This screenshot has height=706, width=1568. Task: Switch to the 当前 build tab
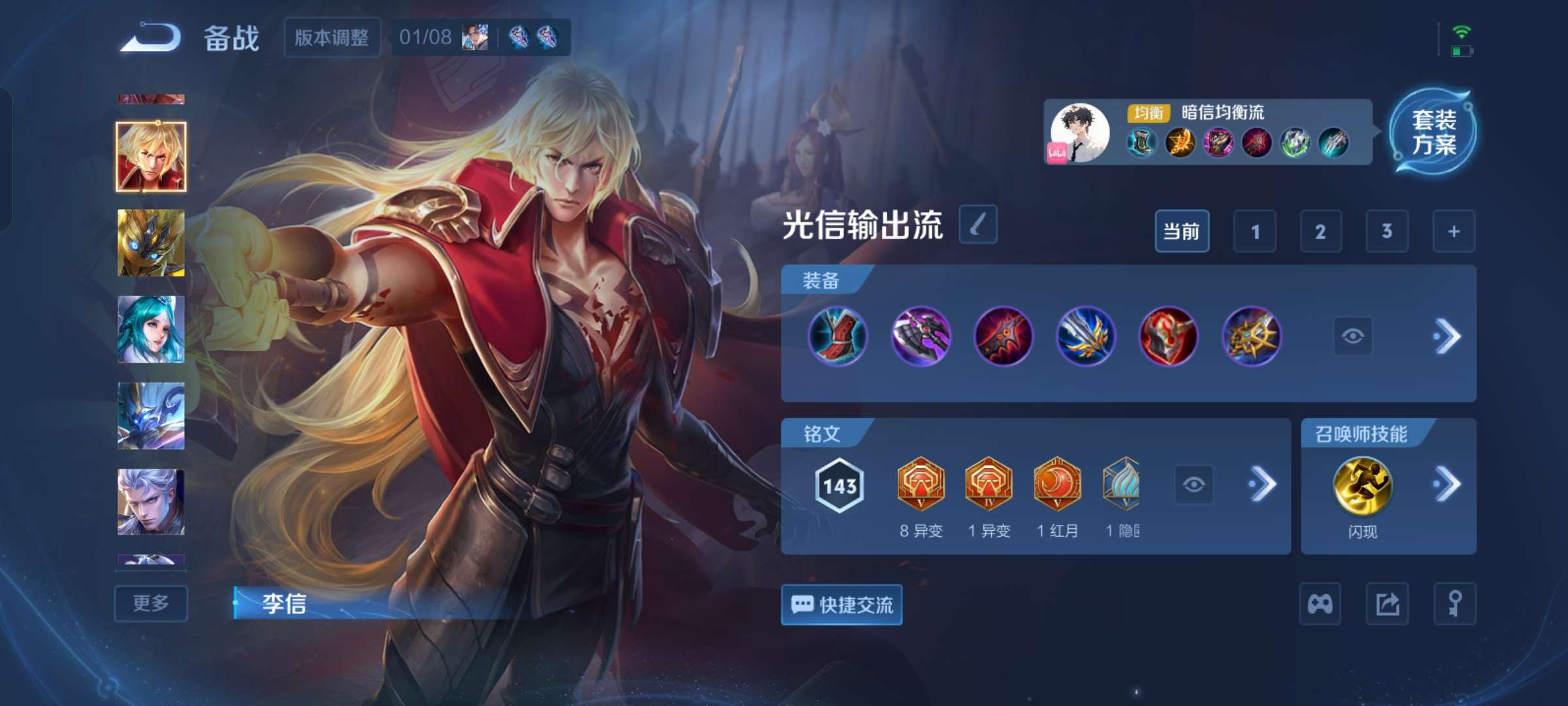click(x=1183, y=231)
